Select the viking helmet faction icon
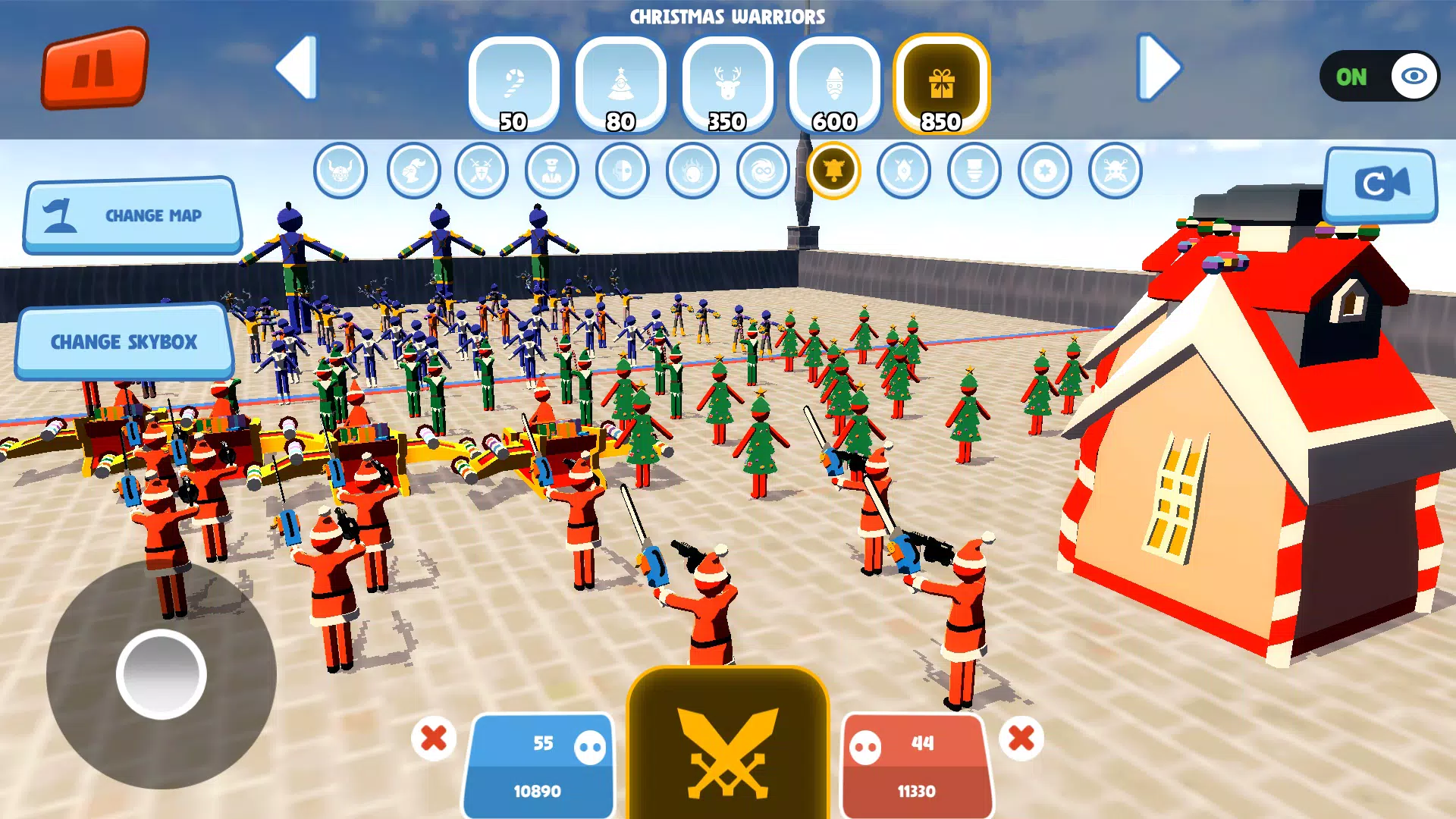This screenshot has height=819, width=1456. point(340,171)
